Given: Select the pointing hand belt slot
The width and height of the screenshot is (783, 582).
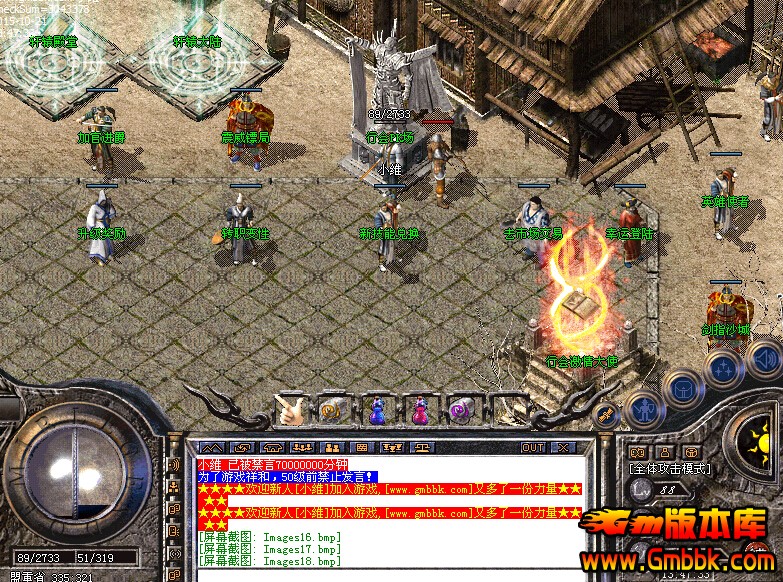Looking at the screenshot, I should coord(291,410).
